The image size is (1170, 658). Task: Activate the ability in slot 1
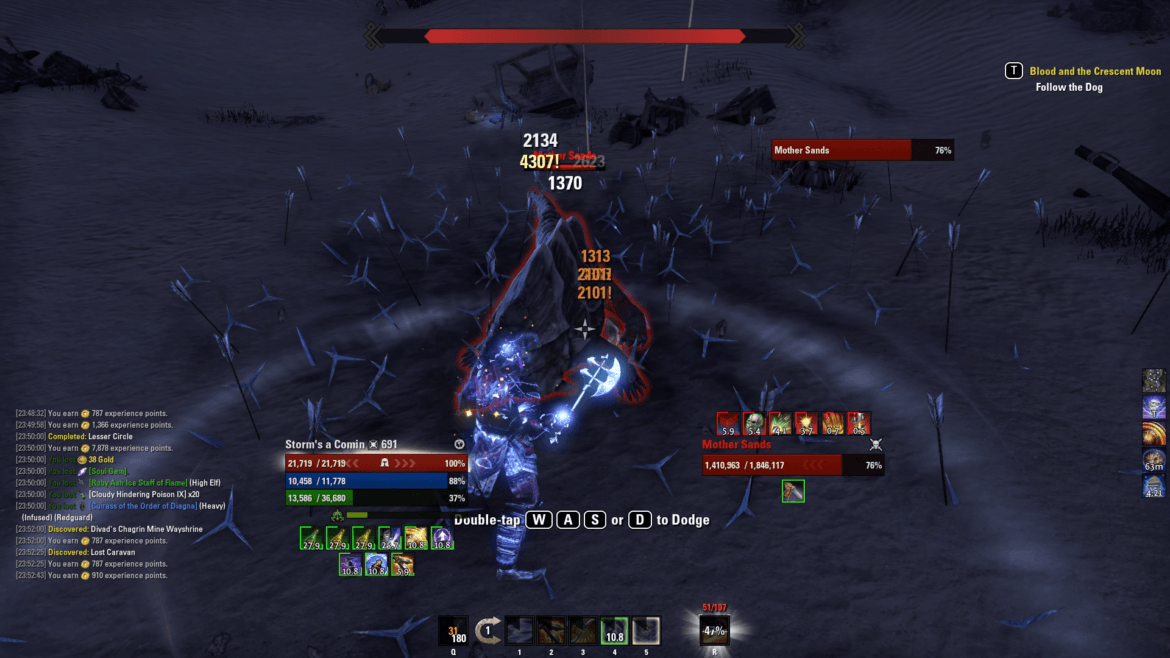519,631
